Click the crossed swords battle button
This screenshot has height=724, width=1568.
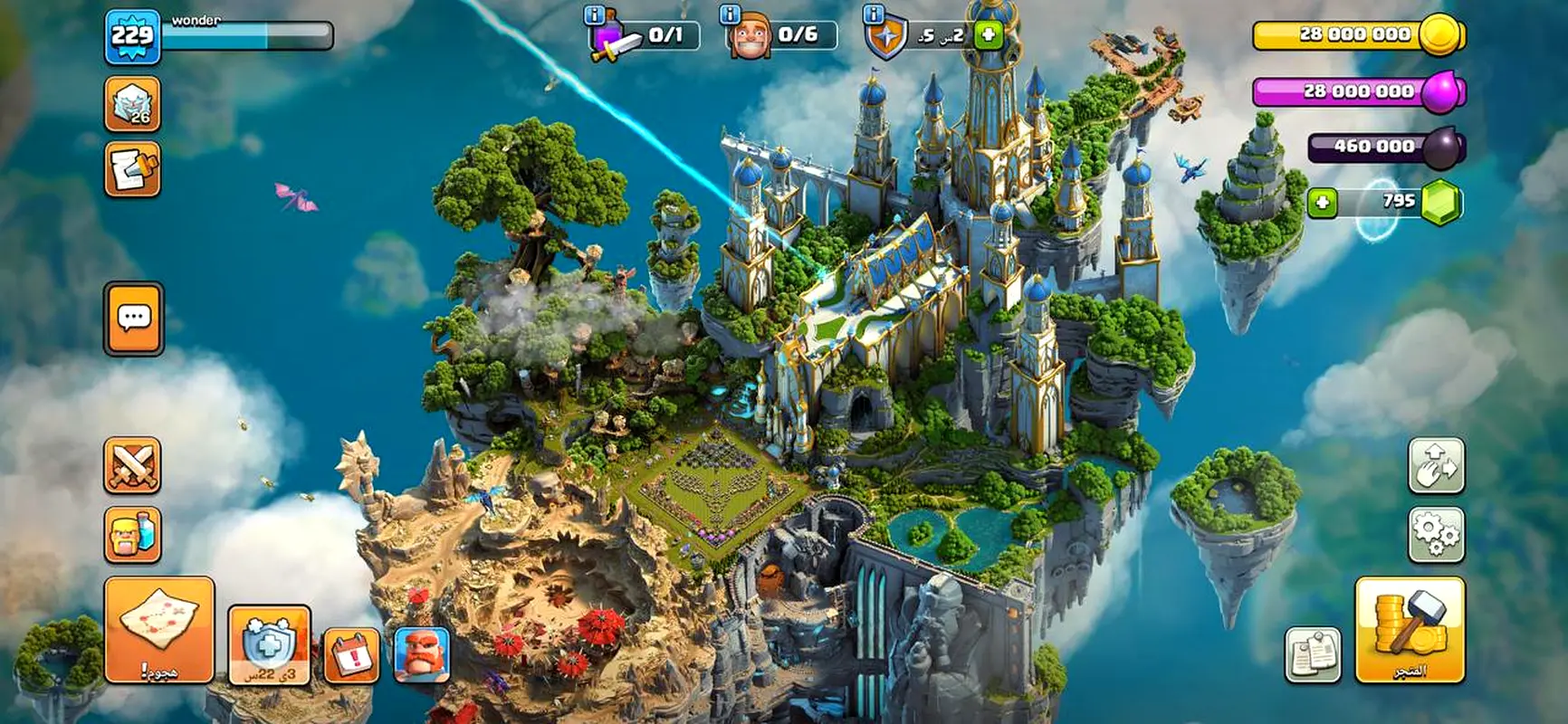(132, 465)
